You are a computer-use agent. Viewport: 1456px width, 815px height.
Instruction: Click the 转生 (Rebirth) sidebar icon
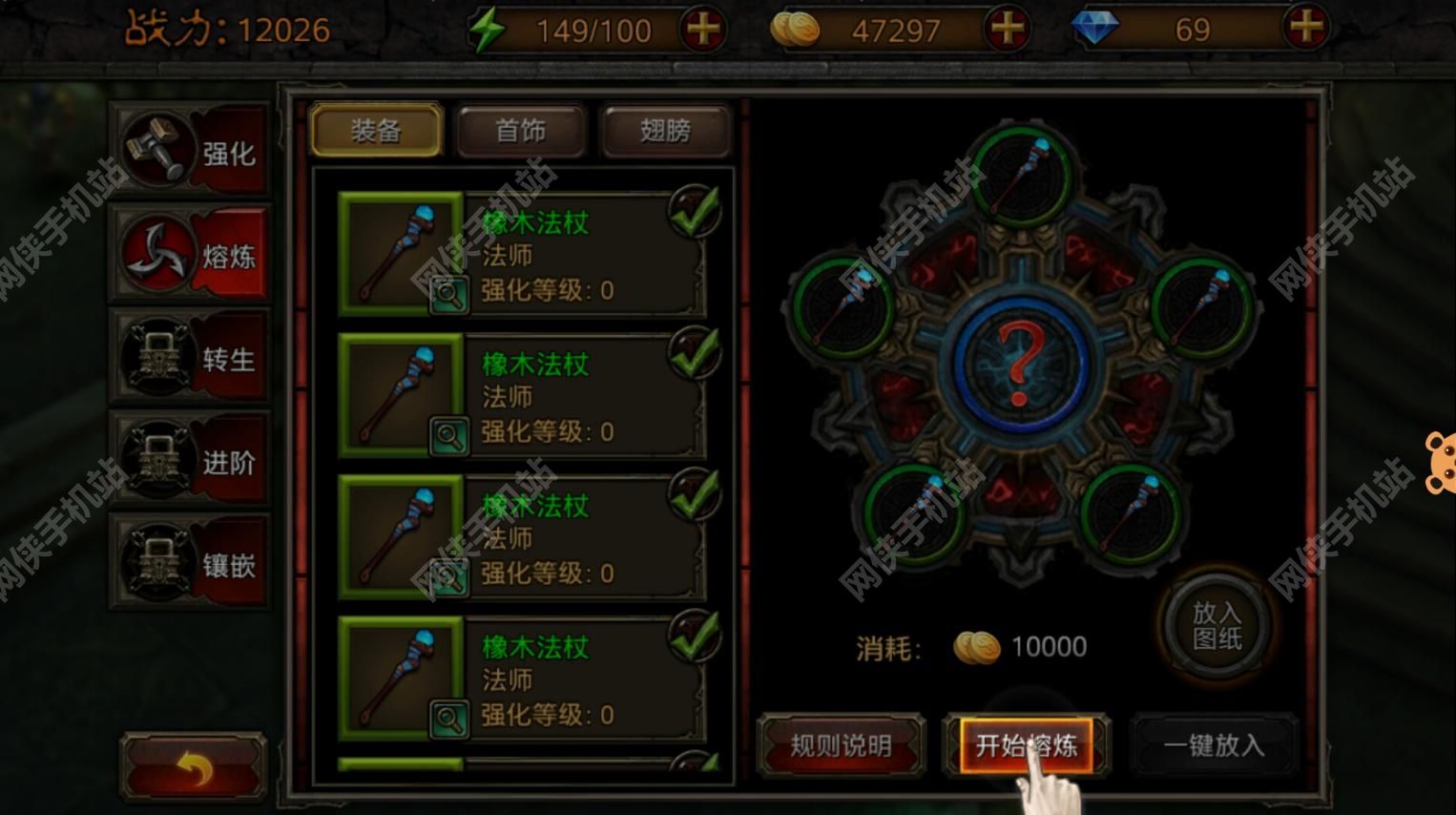(157, 356)
